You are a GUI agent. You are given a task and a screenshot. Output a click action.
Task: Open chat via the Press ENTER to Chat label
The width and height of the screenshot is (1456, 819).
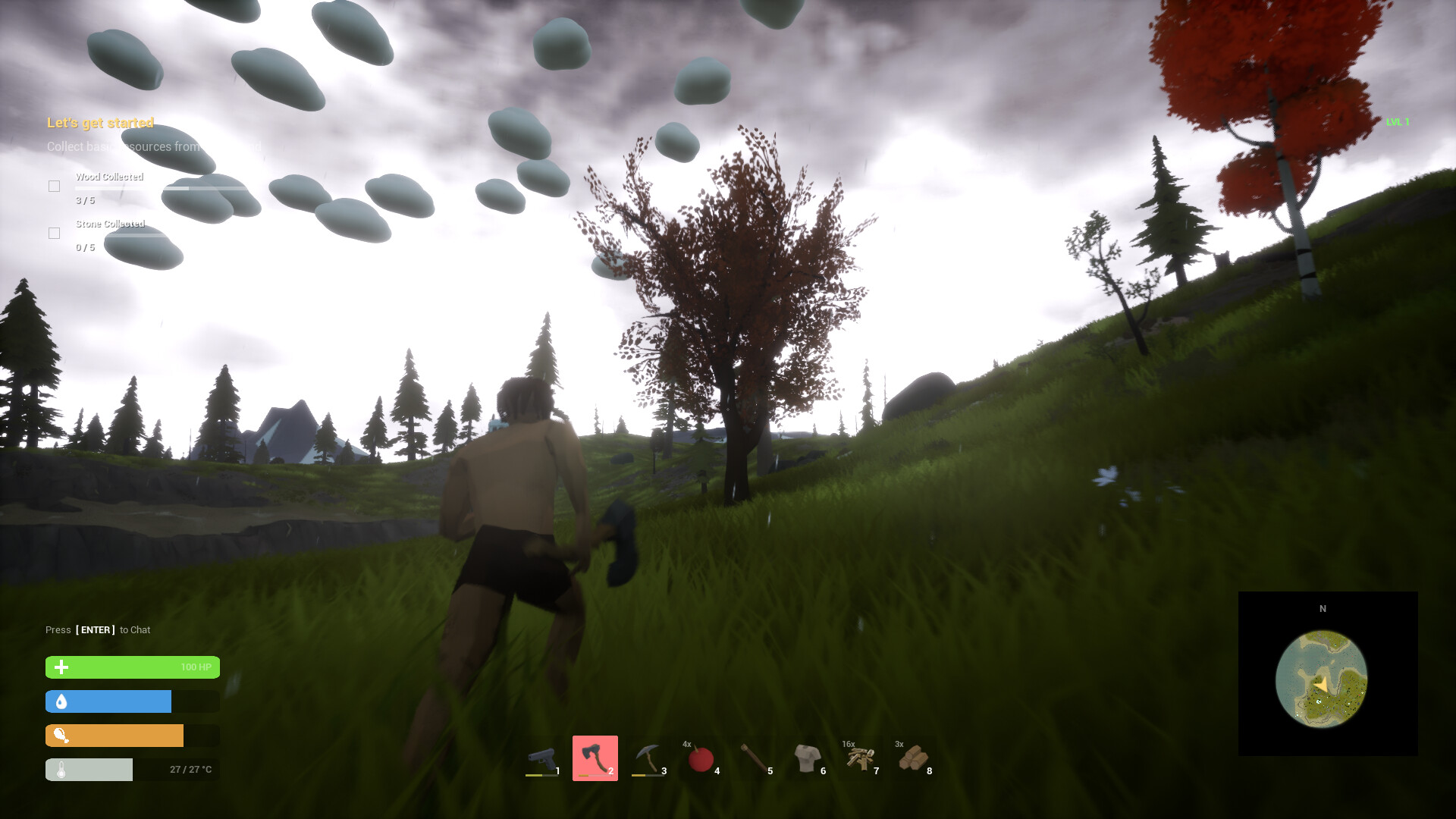click(97, 629)
